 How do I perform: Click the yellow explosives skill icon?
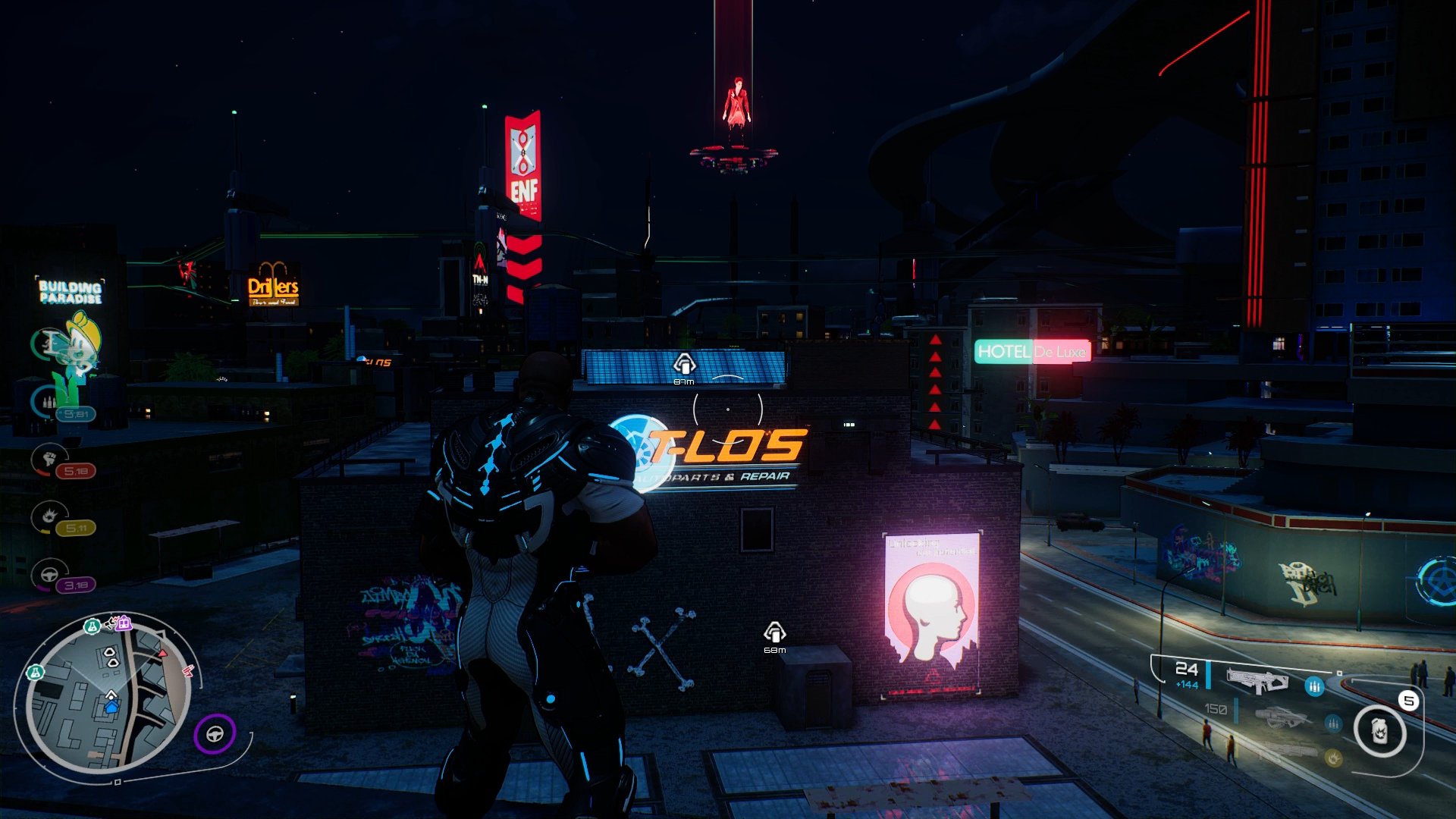coord(49,516)
